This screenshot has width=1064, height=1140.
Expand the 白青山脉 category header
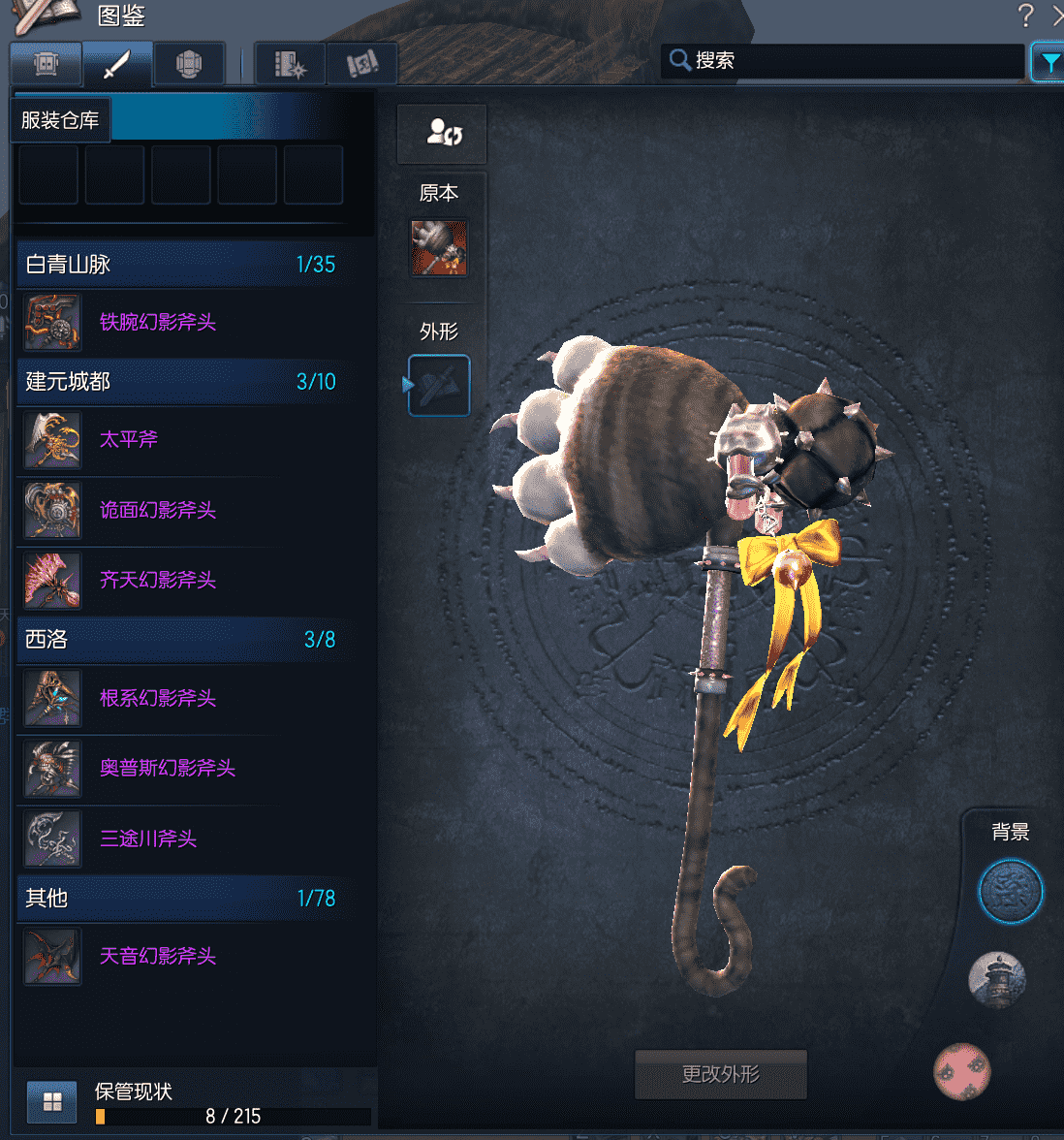click(181, 264)
